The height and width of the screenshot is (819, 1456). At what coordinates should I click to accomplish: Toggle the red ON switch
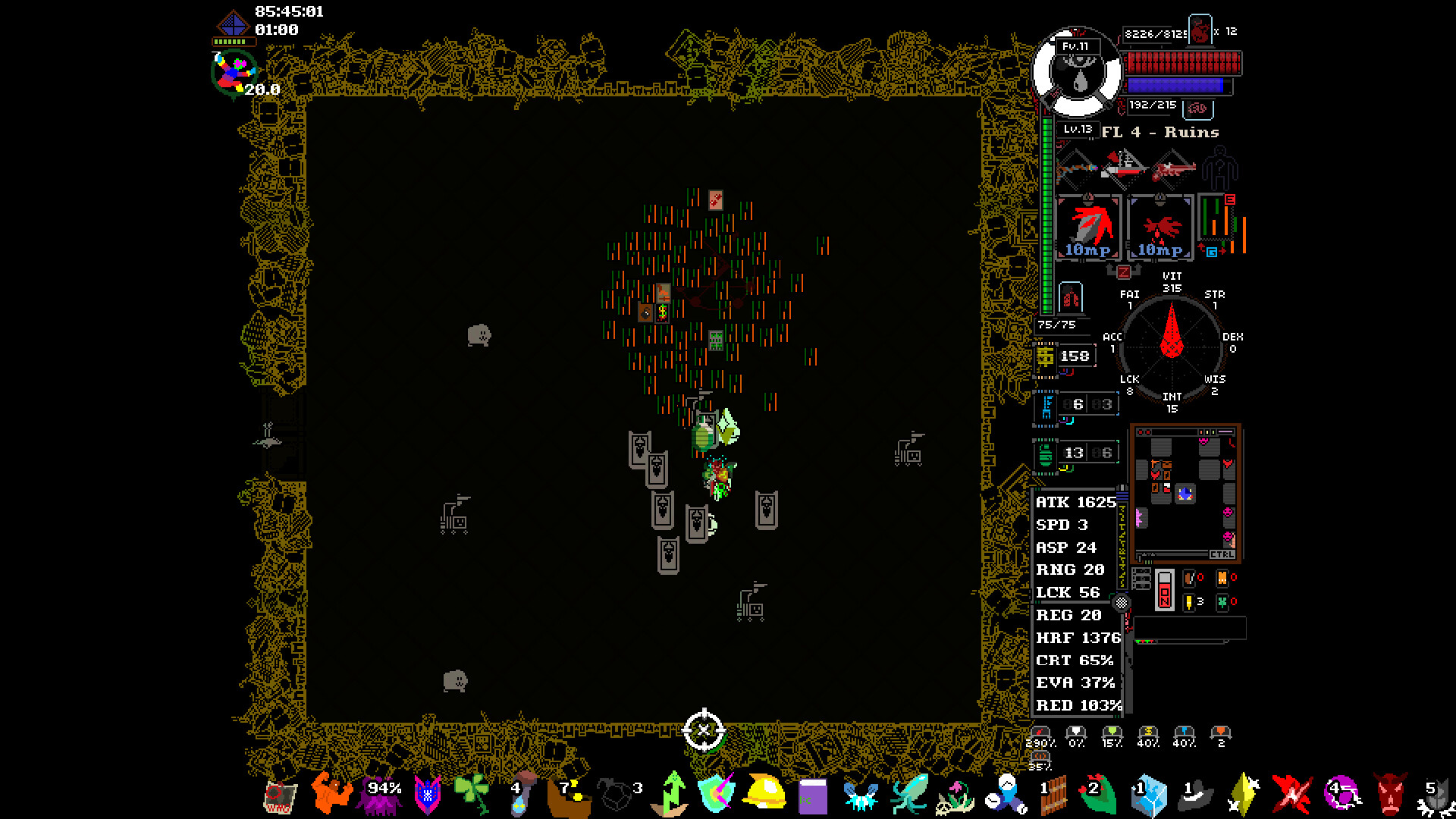pos(1165,590)
